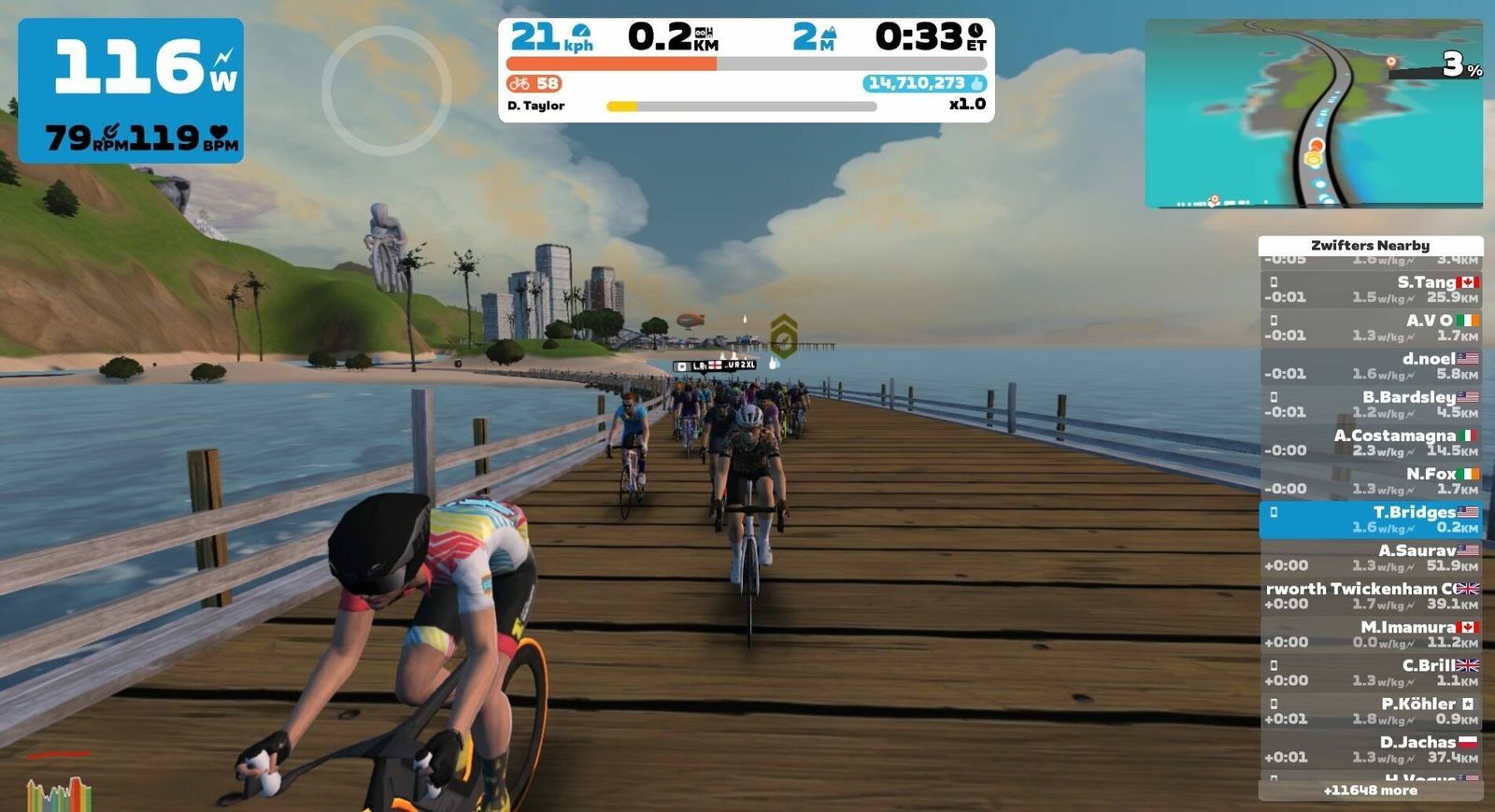
Task: Choose A.Saurav in the riders list
Action: (1370, 558)
